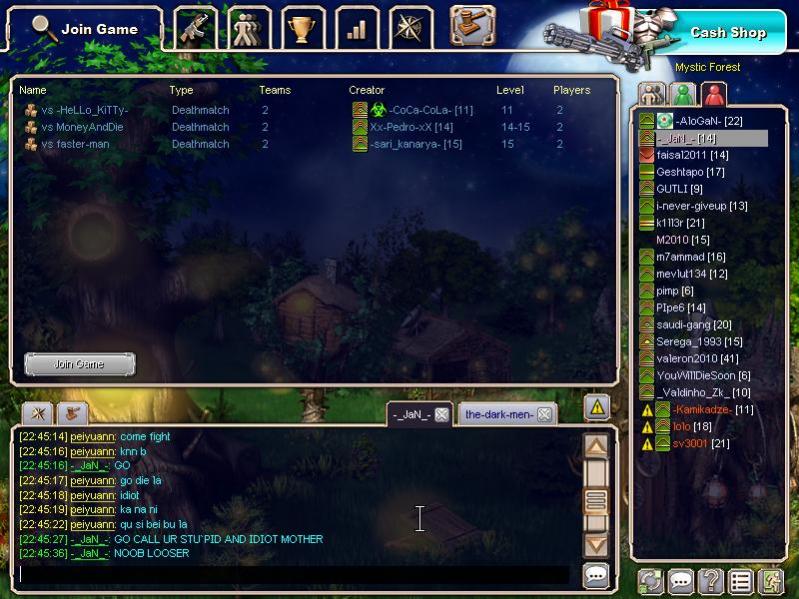Sort the game list by Level column
The image size is (799, 599).
click(510, 90)
